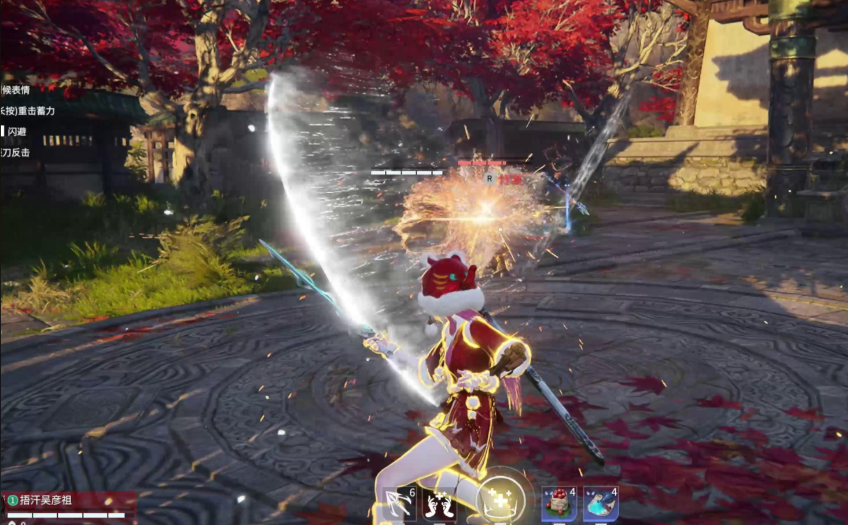Activate the two-hands sparkle skill
Screen dimensions: 848x525
(440, 504)
